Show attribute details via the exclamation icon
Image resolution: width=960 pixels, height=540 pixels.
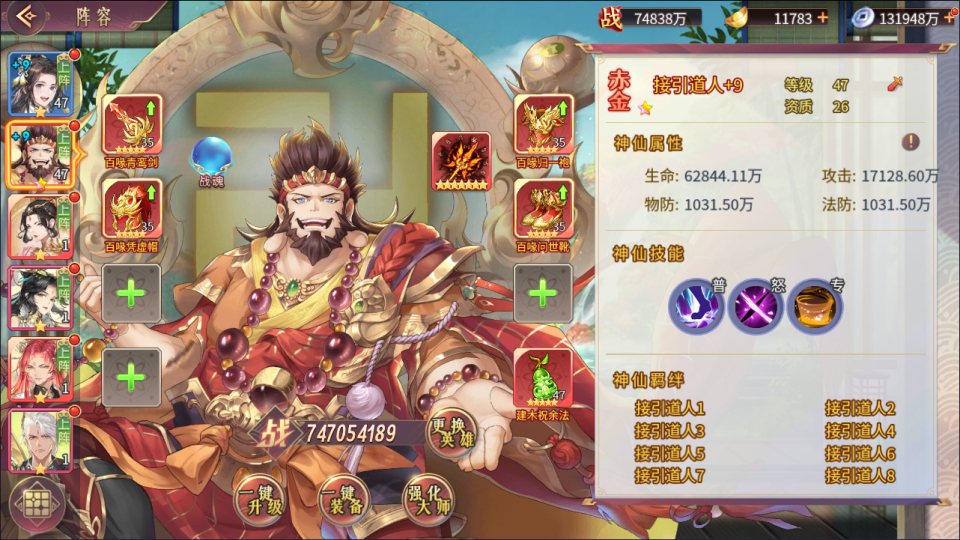(x=910, y=142)
